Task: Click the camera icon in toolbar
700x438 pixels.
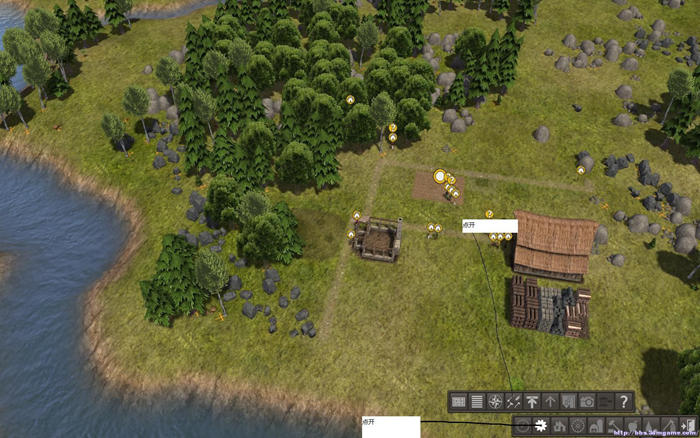Action: click(588, 401)
